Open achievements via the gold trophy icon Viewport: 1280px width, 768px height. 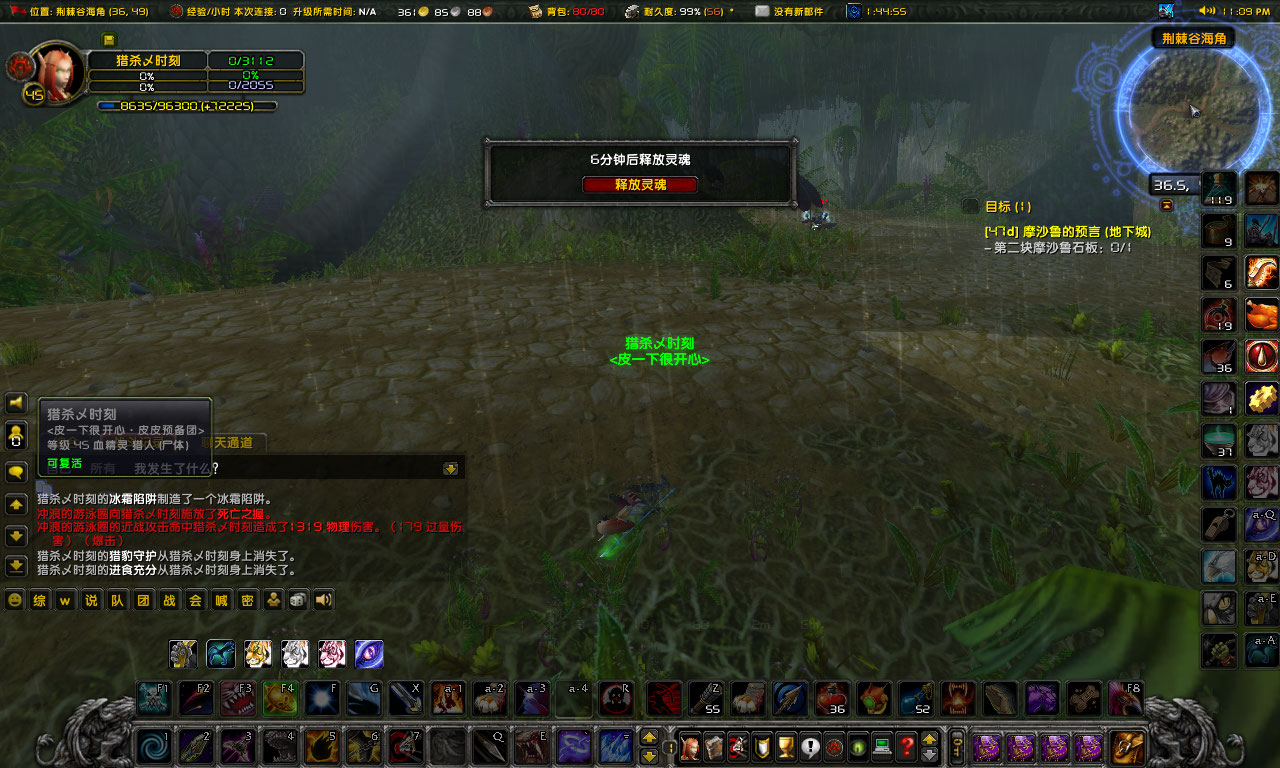[785, 747]
